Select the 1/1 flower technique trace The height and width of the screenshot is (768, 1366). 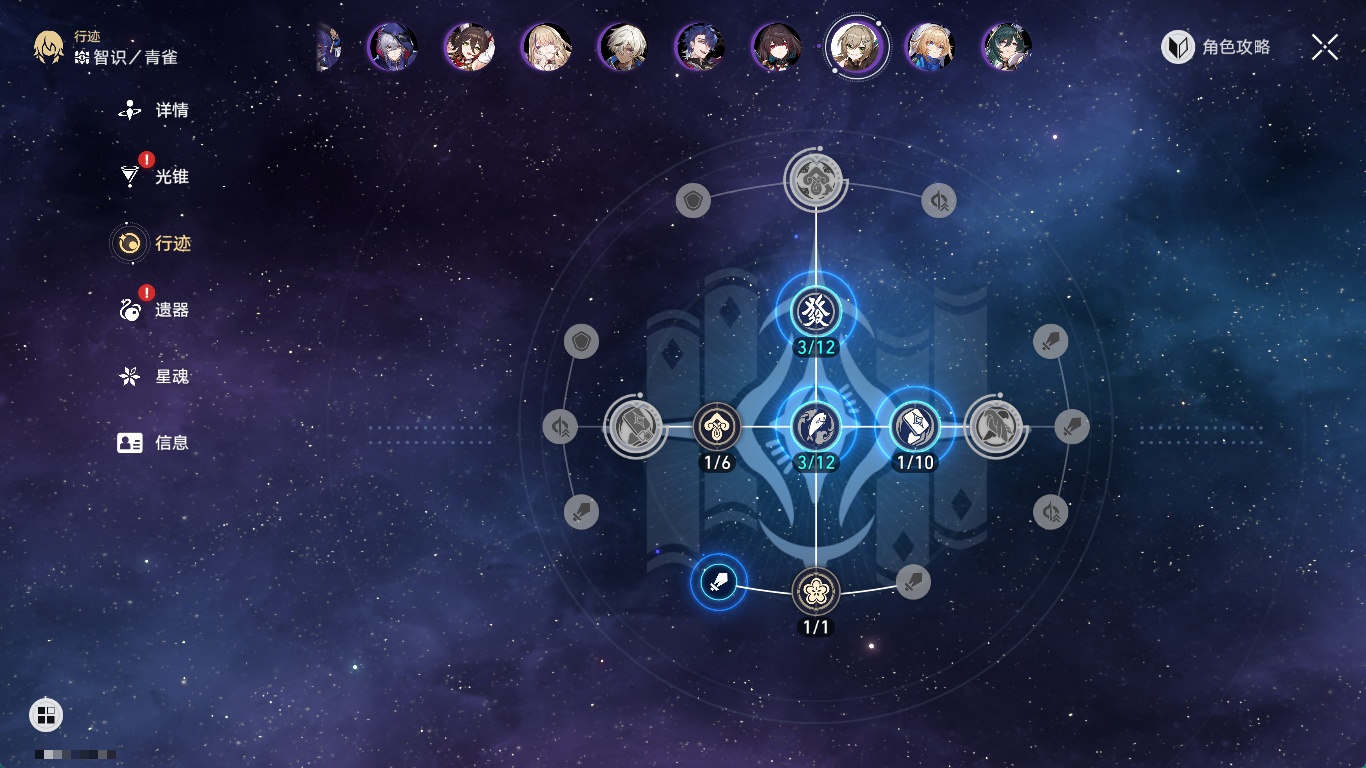816,591
